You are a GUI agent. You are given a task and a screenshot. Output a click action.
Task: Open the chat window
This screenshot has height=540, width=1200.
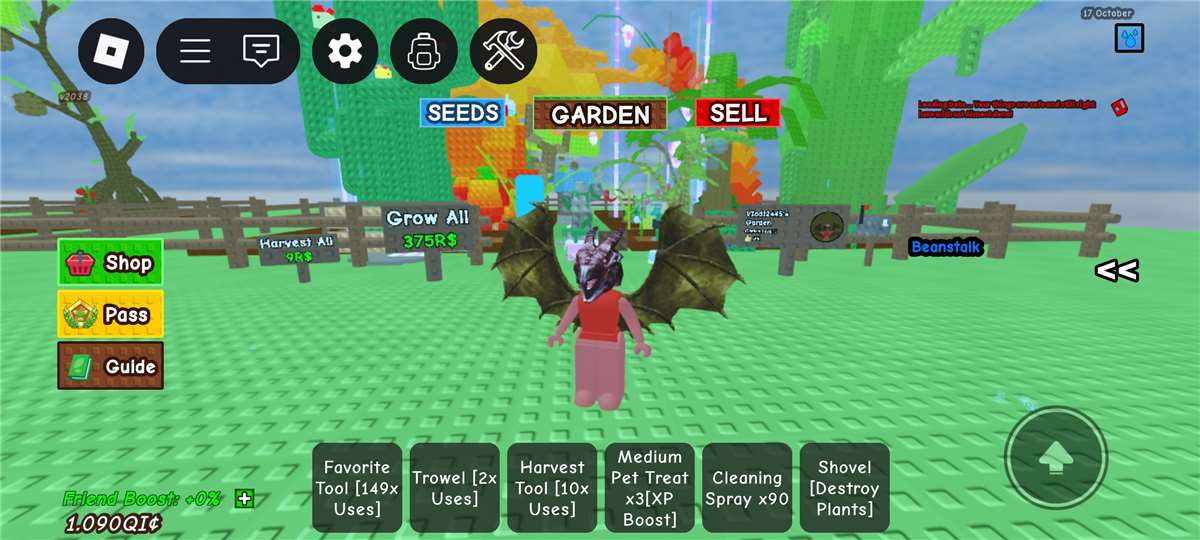point(261,51)
